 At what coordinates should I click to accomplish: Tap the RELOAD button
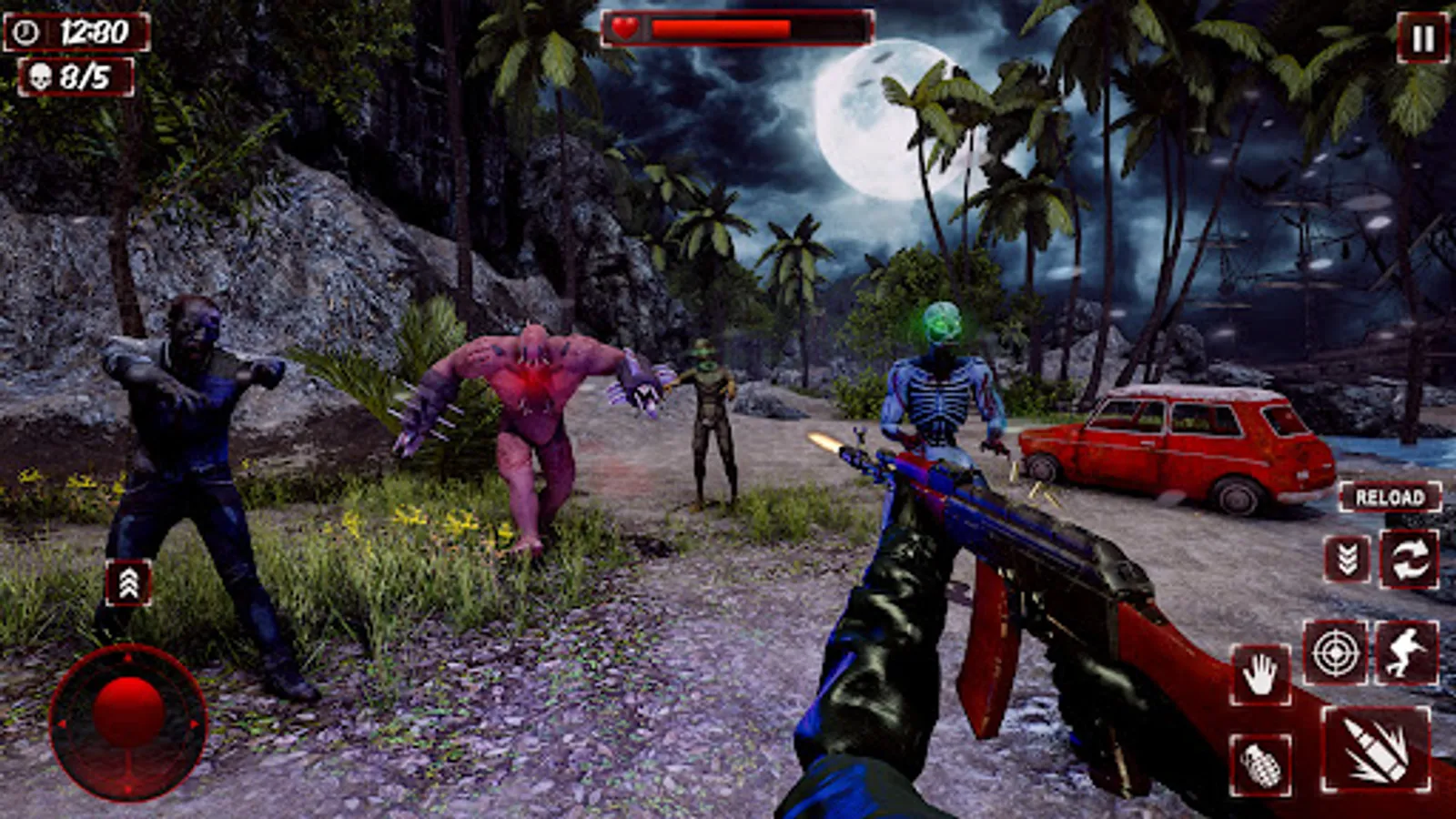point(1390,498)
